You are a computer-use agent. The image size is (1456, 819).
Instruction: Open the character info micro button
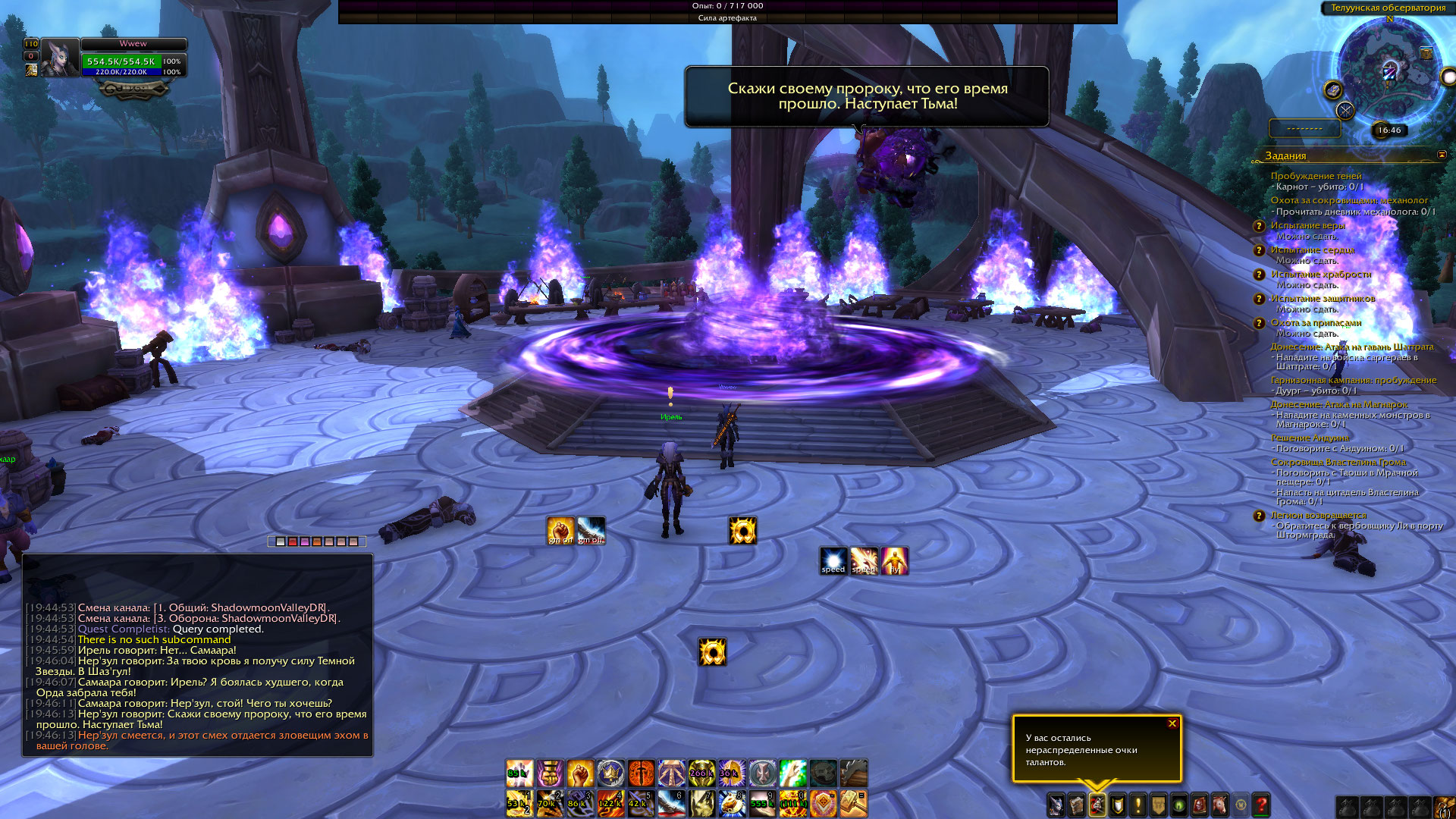(1056, 805)
